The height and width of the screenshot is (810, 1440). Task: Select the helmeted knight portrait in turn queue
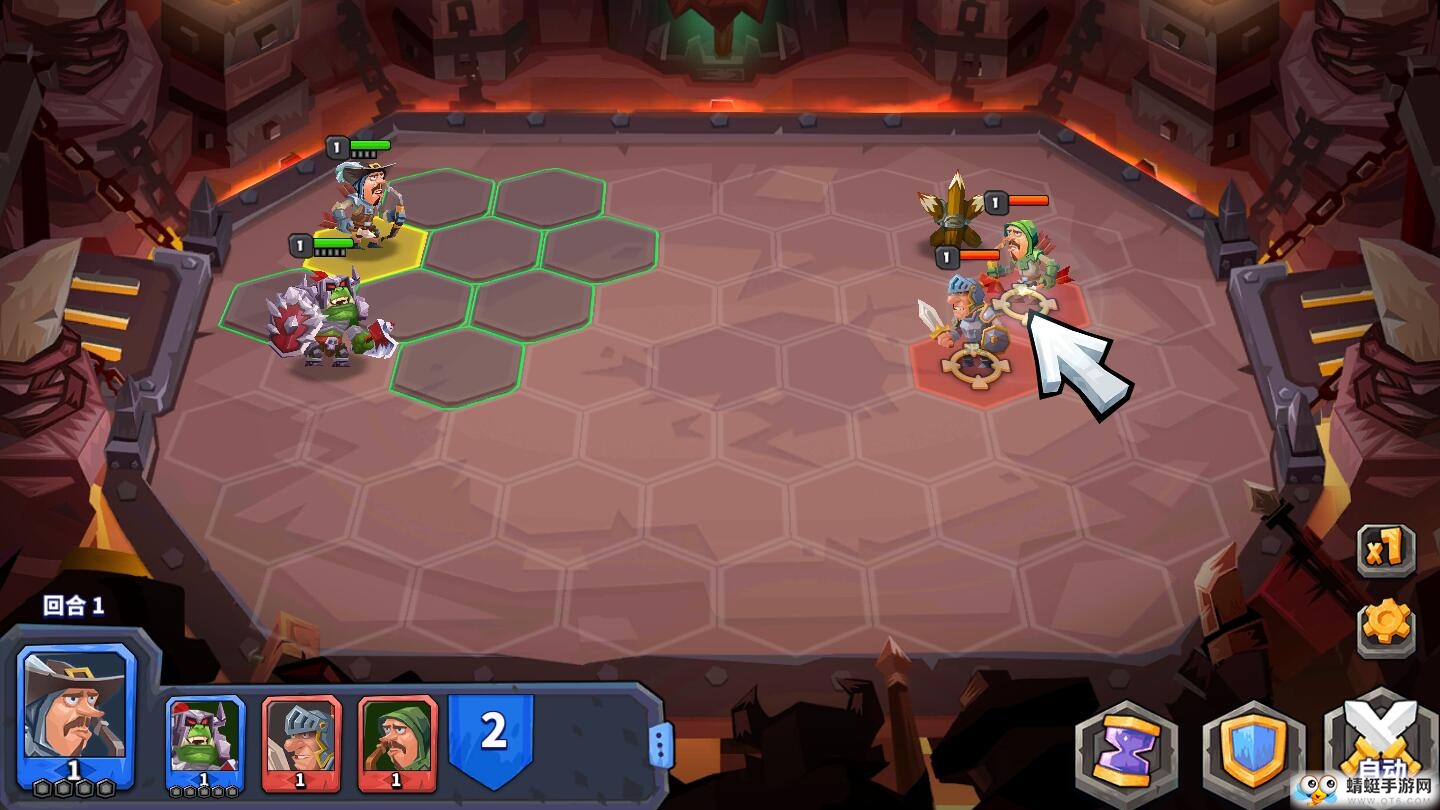click(301, 742)
